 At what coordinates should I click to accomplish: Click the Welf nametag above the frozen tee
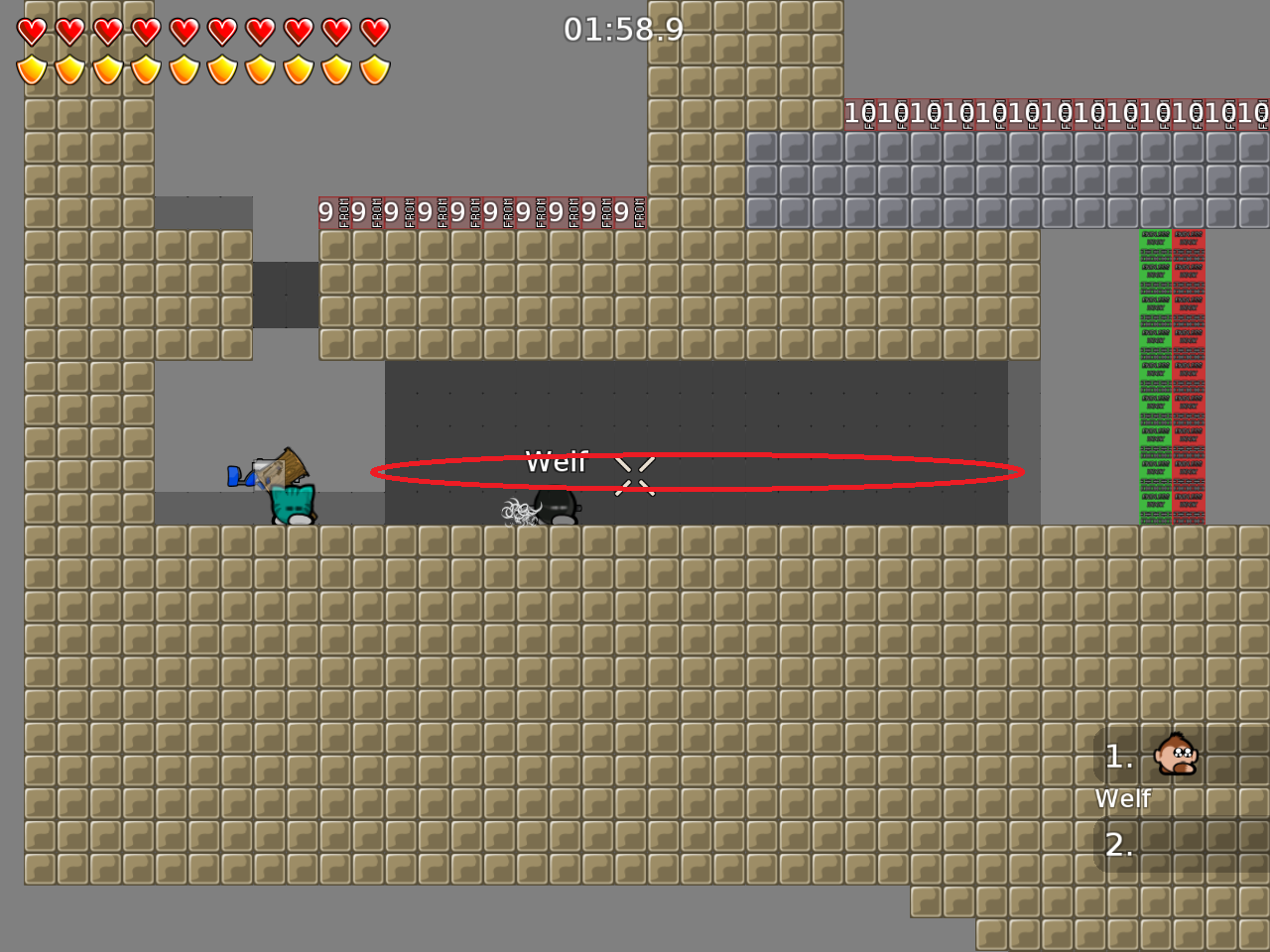point(555,460)
